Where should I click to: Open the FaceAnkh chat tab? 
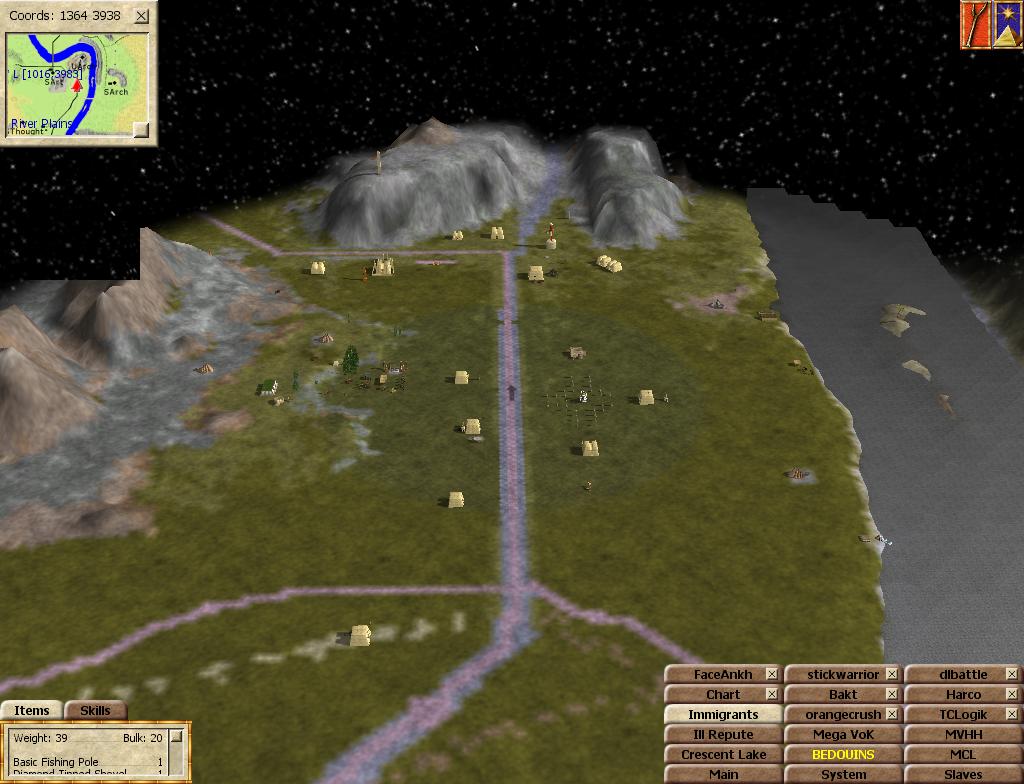714,674
